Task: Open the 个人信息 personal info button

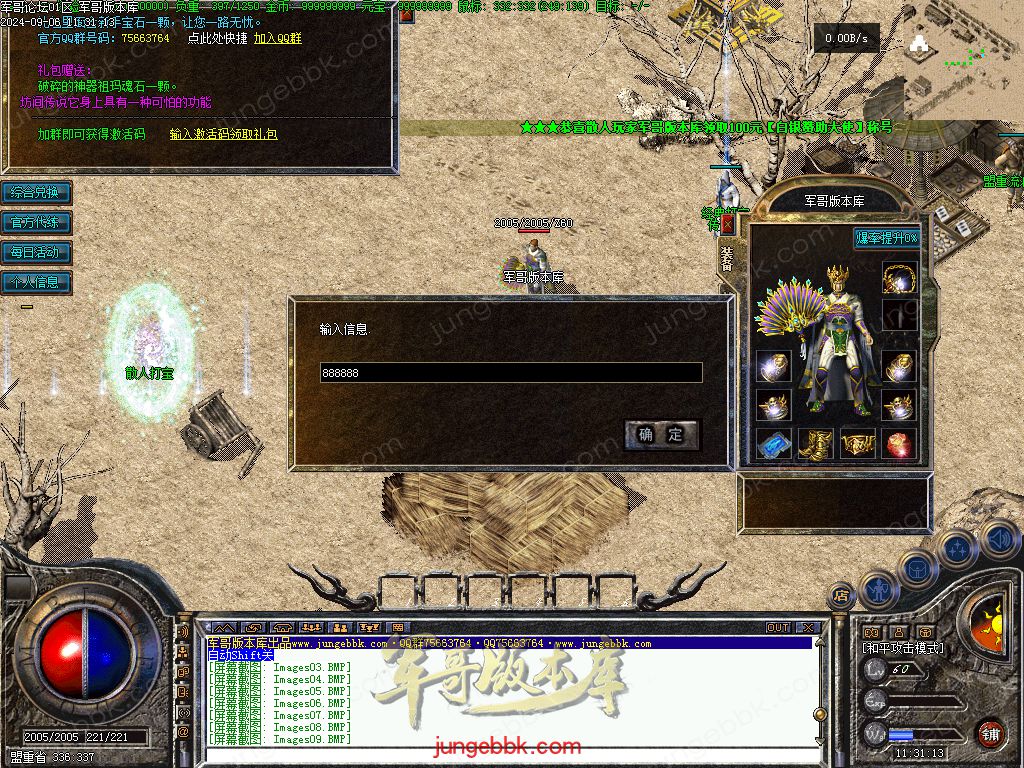Action: (36, 282)
